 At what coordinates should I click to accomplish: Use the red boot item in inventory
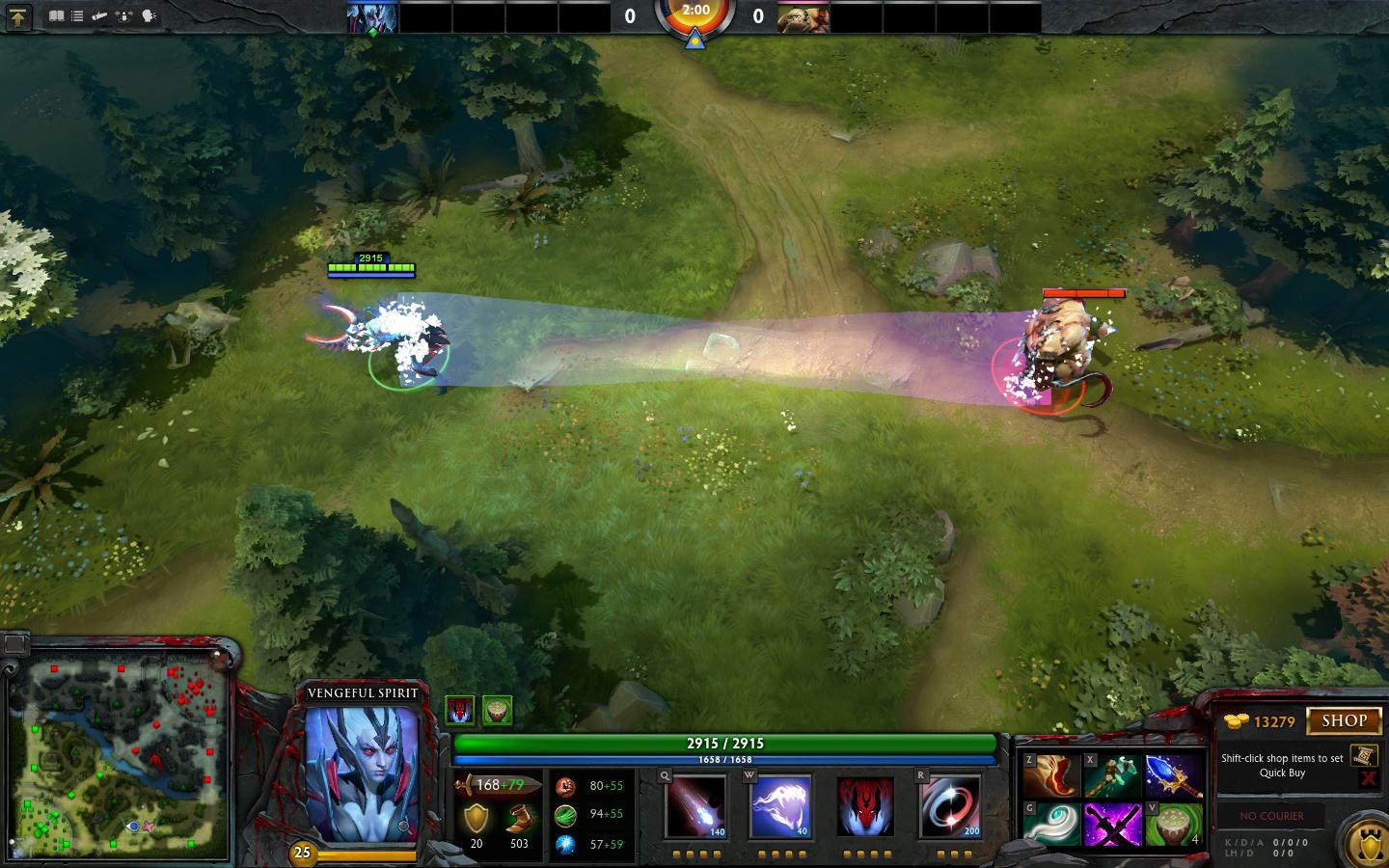pos(1051,776)
